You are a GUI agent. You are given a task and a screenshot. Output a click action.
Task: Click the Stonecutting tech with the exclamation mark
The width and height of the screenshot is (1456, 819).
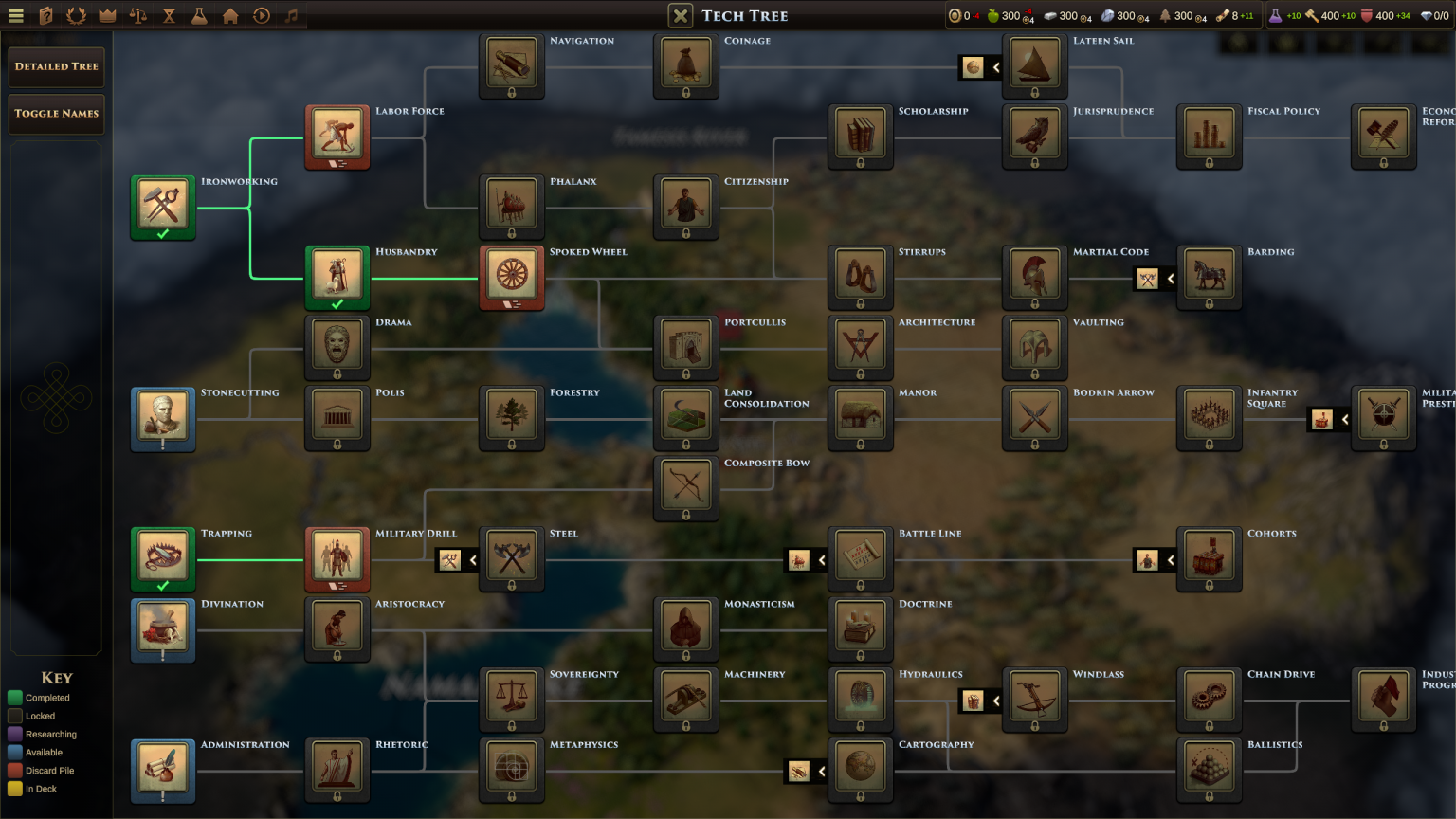(x=163, y=418)
